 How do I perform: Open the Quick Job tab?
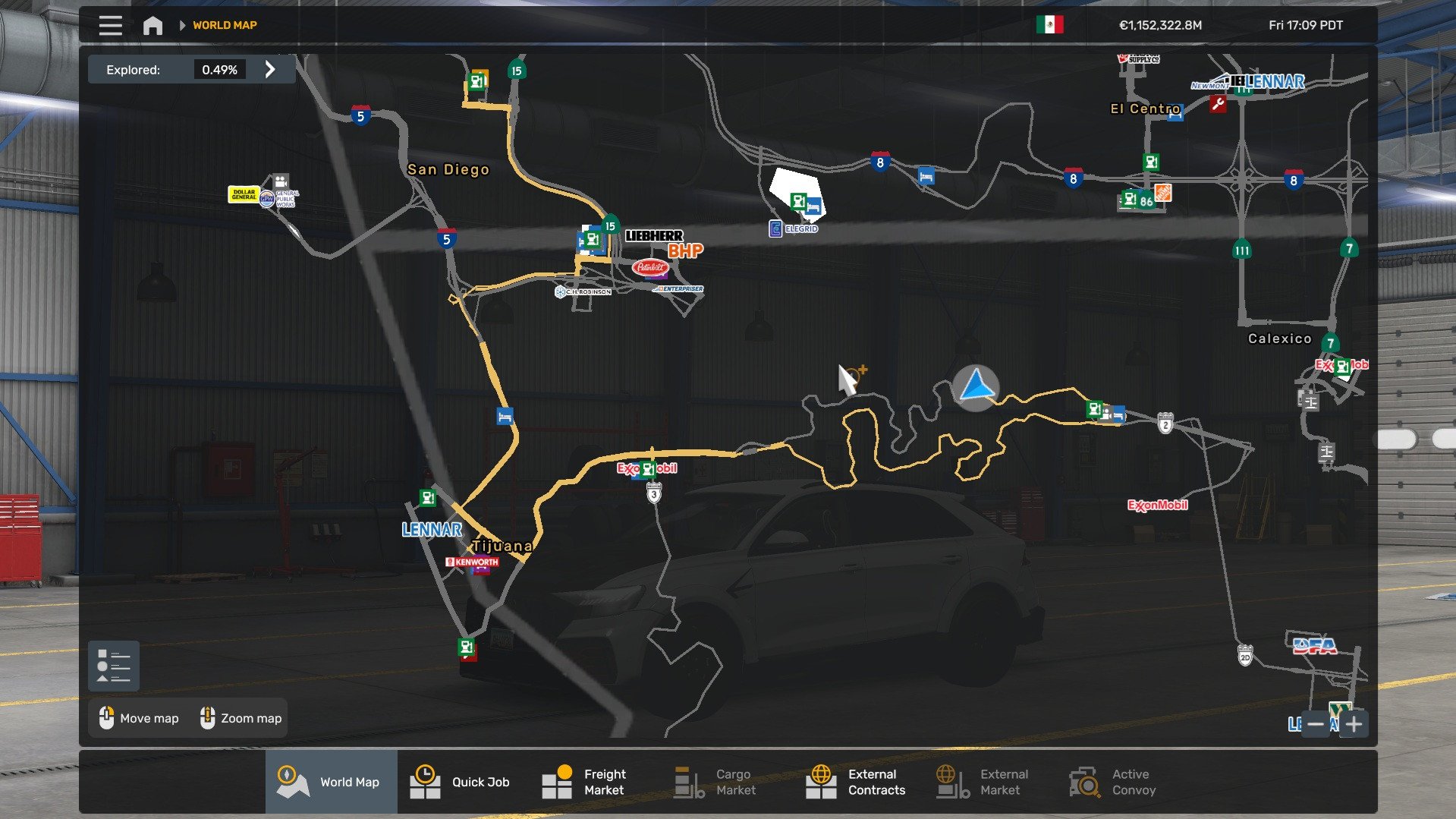(461, 782)
